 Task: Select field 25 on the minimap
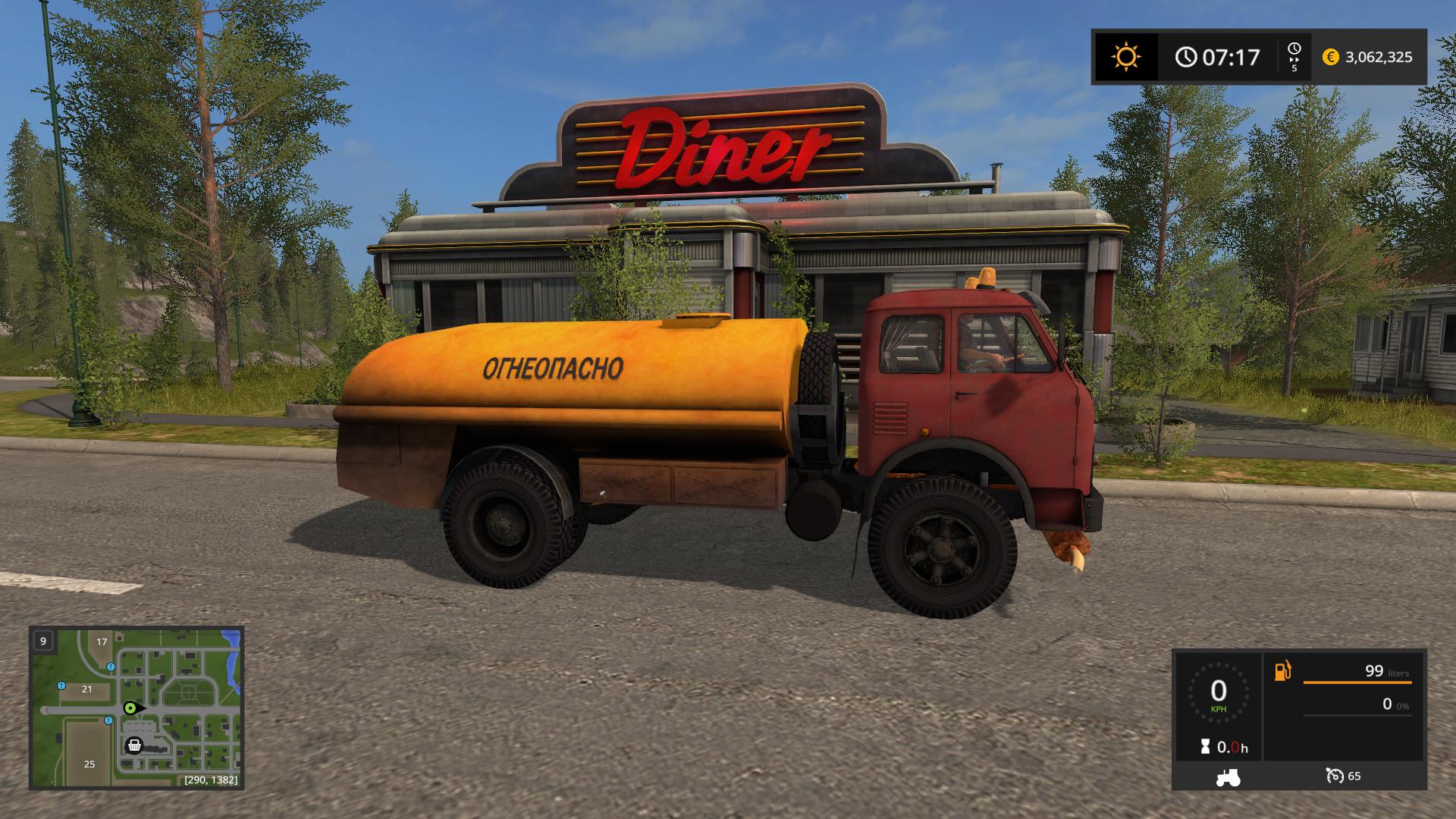(x=89, y=764)
